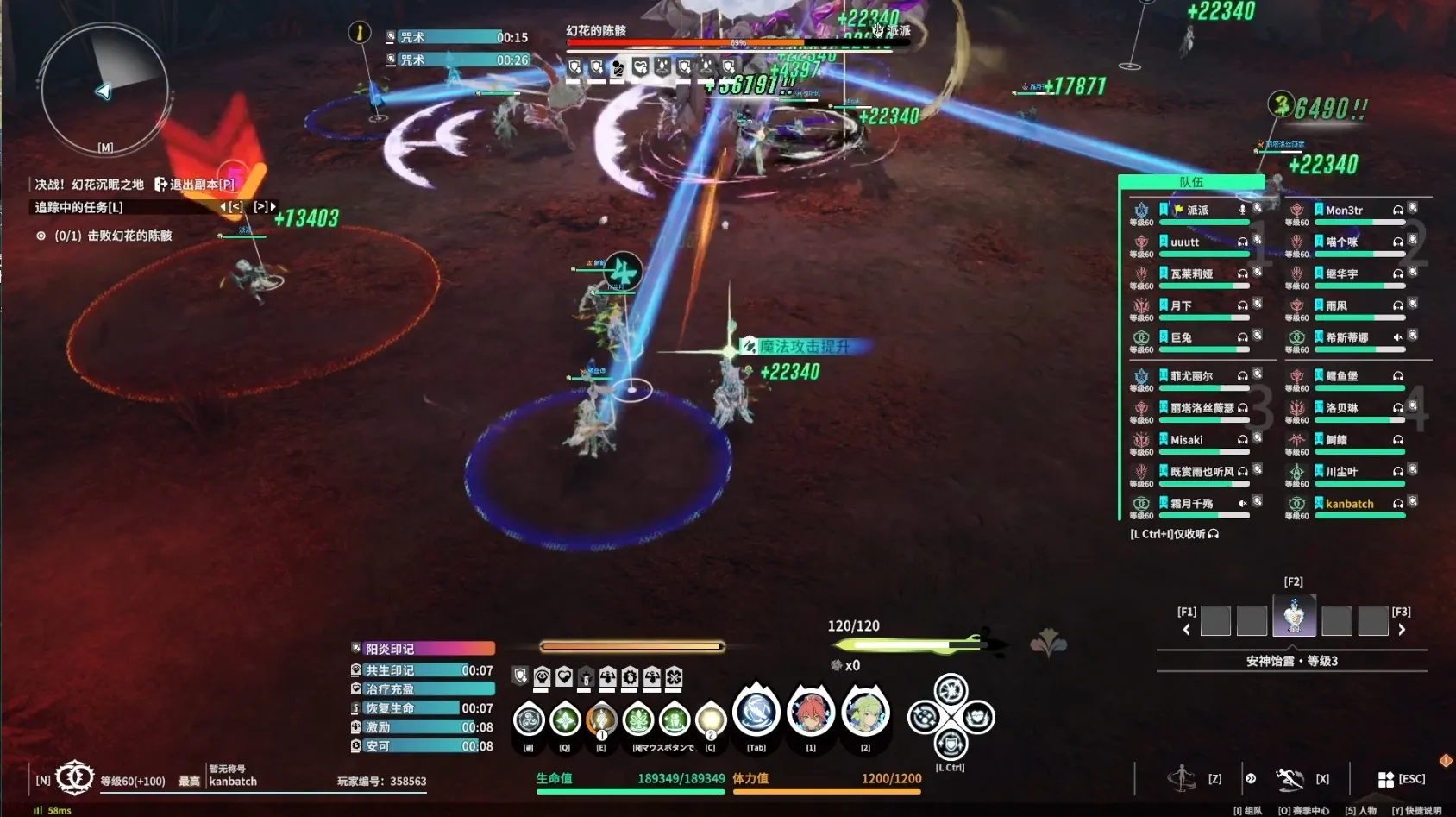Click the circular minimap
This screenshot has width=1456, height=817.
click(104, 91)
